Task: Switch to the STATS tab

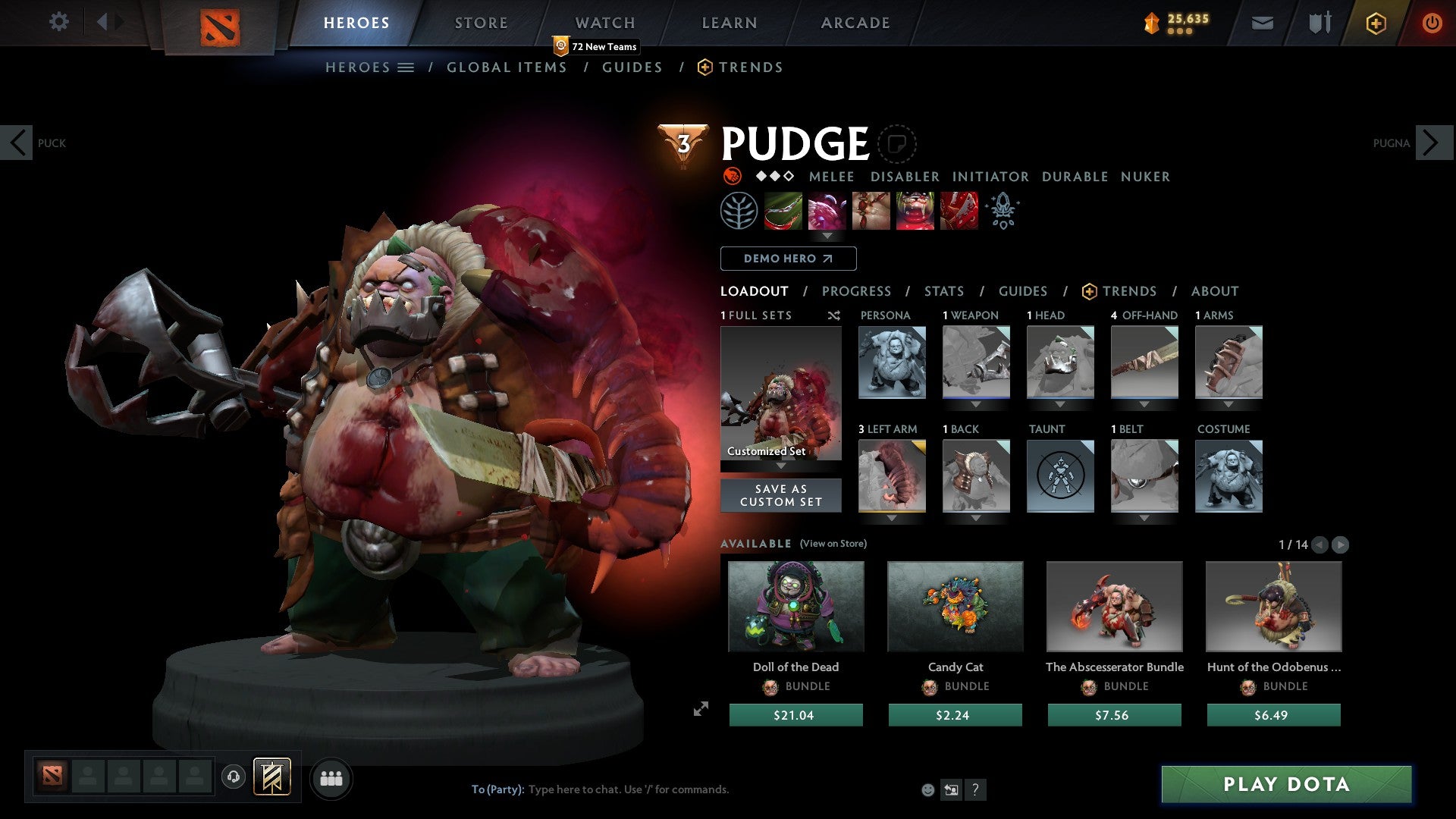Action: [944, 291]
